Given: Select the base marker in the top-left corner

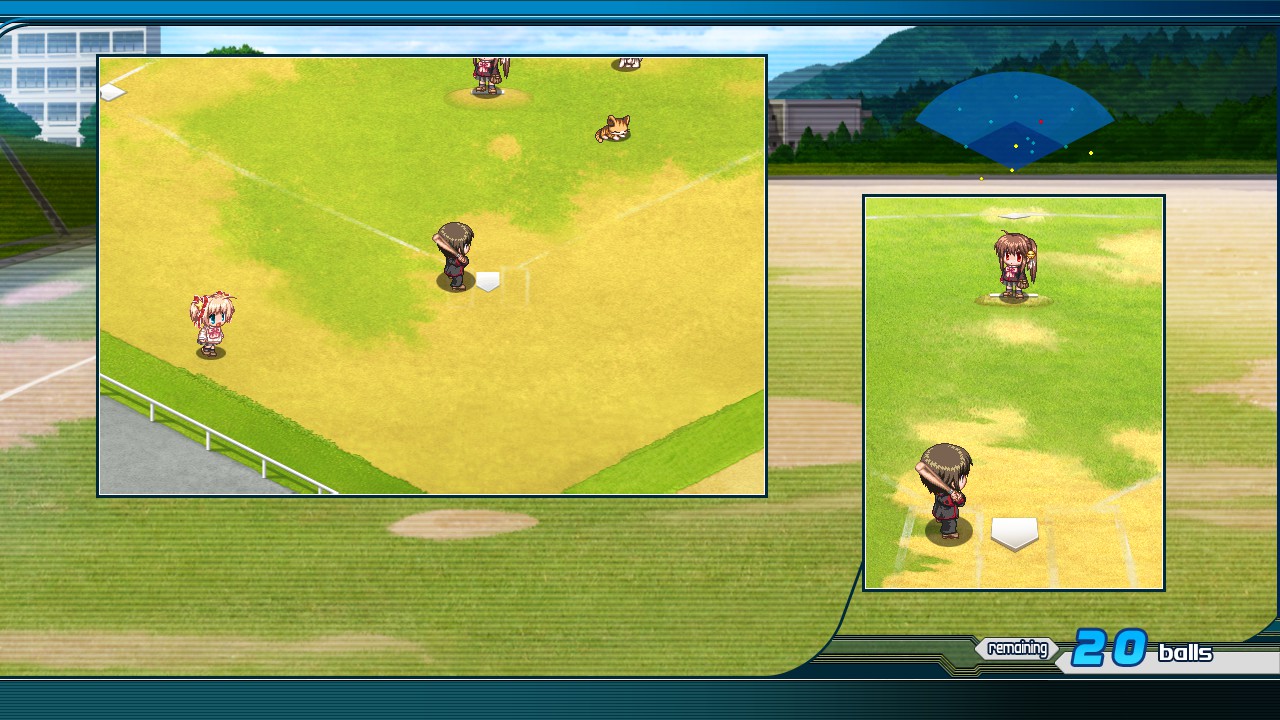Looking at the screenshot, I should point(110,91).
